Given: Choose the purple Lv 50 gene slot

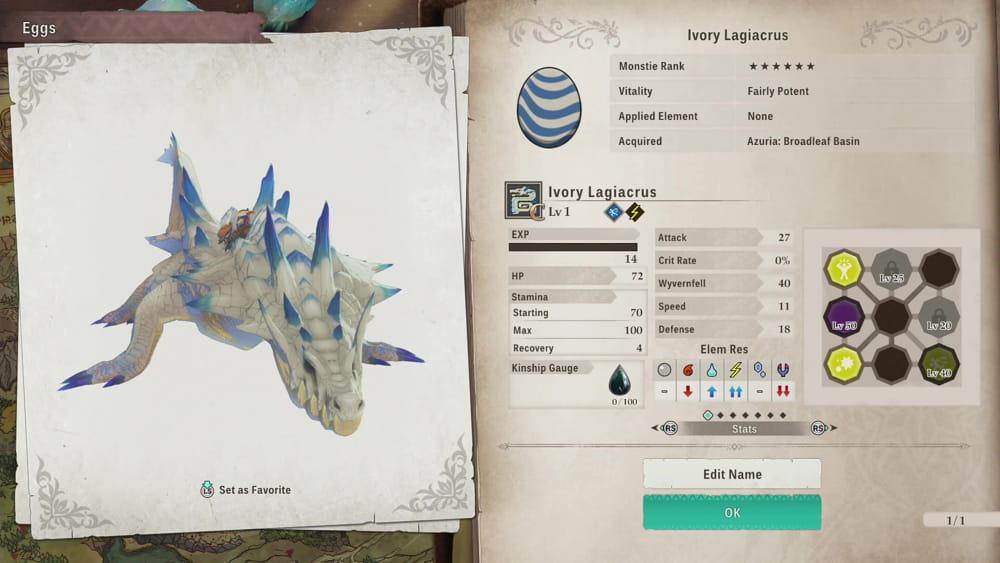Looking at the screenshot, I should pos(843,318).
